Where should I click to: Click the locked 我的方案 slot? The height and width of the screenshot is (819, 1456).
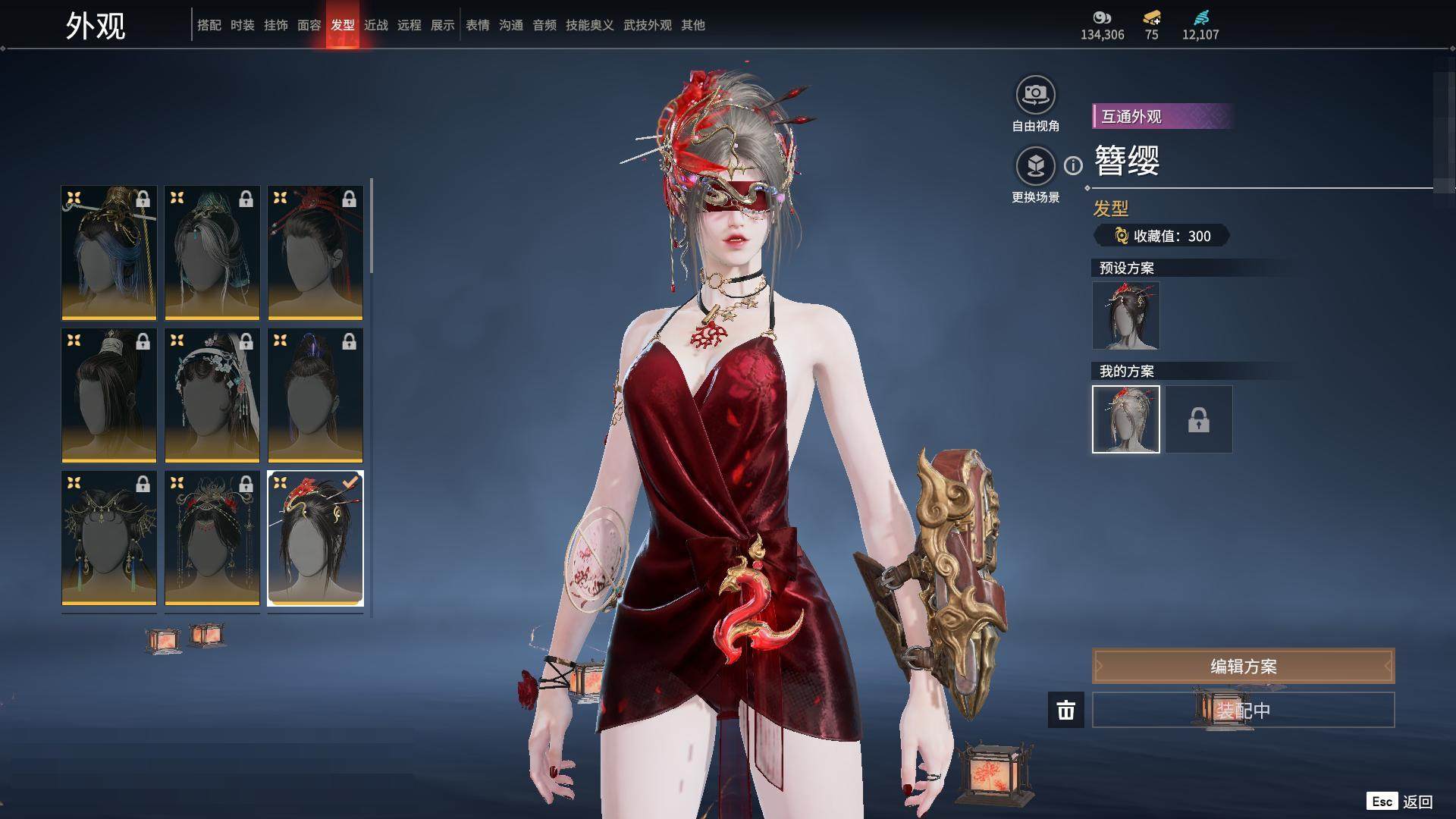[x=1199, y=419]
